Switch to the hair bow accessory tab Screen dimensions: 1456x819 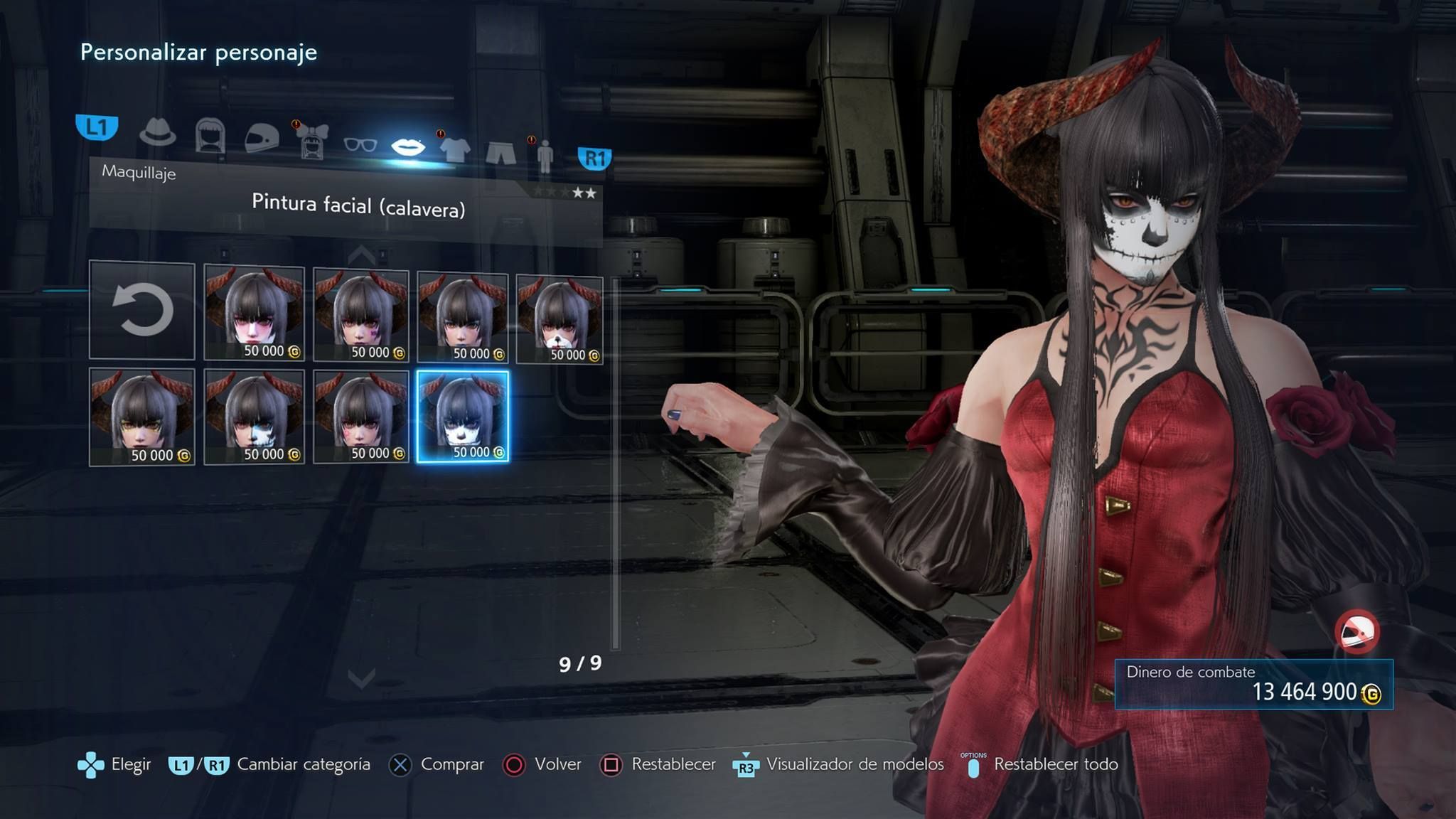coord(313,142)
